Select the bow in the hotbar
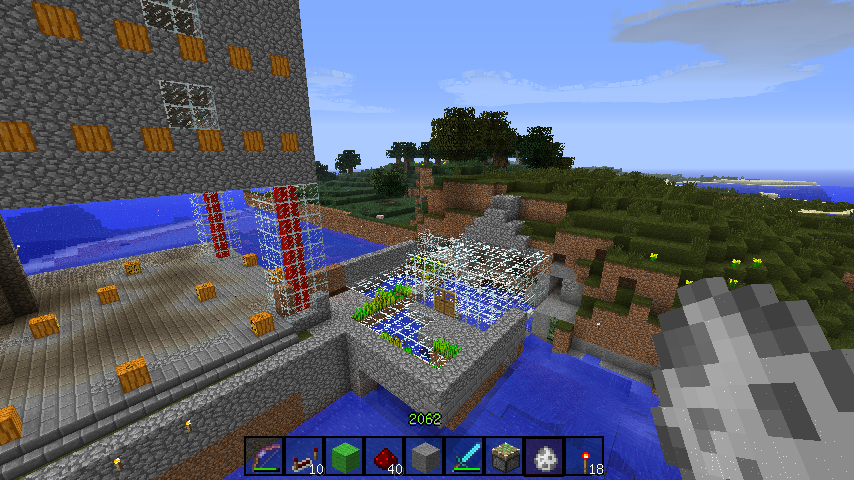The width and height of the screenshot is (854, 480). point(265,456)
